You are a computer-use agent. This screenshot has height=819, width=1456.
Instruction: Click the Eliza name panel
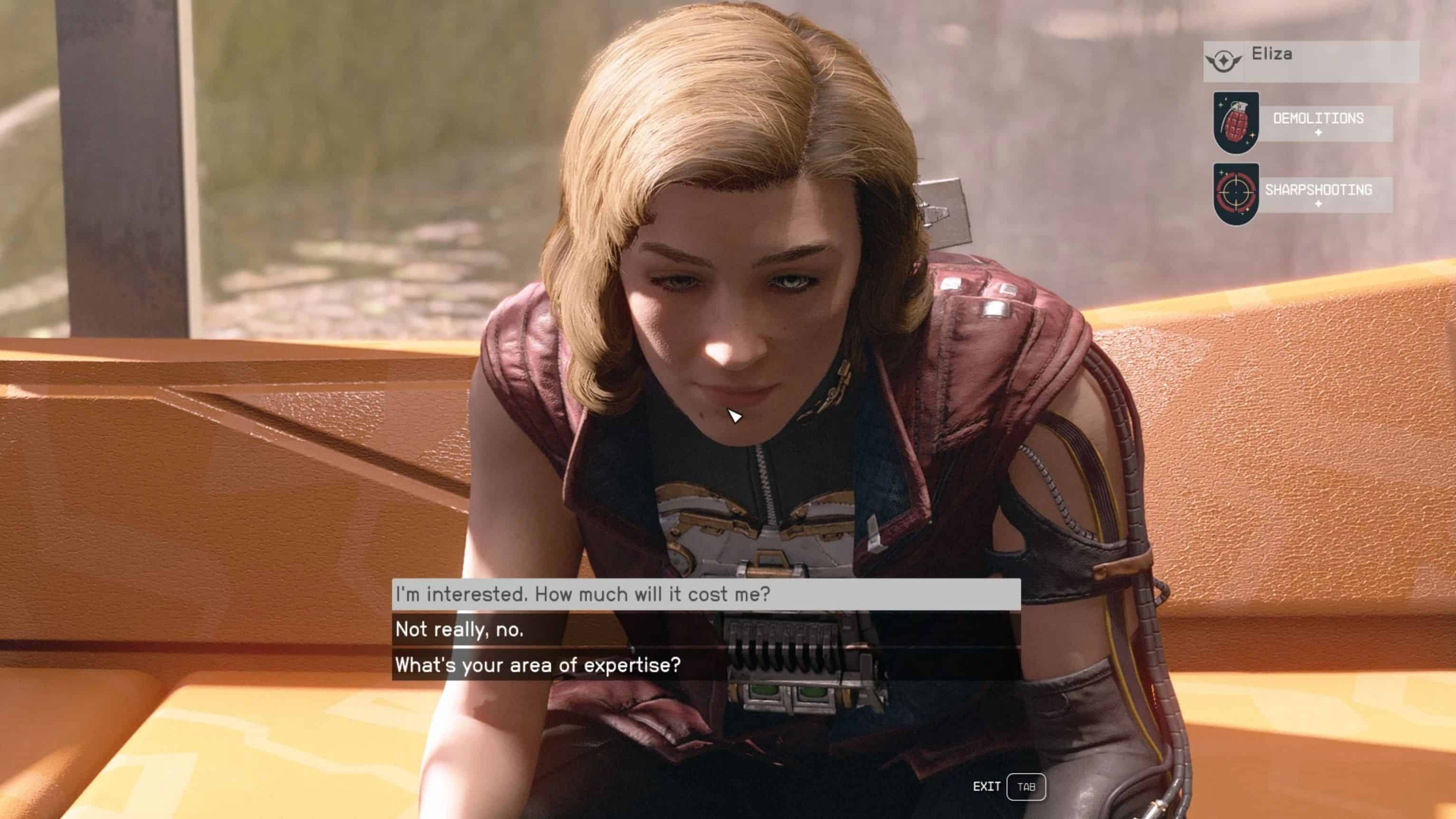click(1310, 60)
